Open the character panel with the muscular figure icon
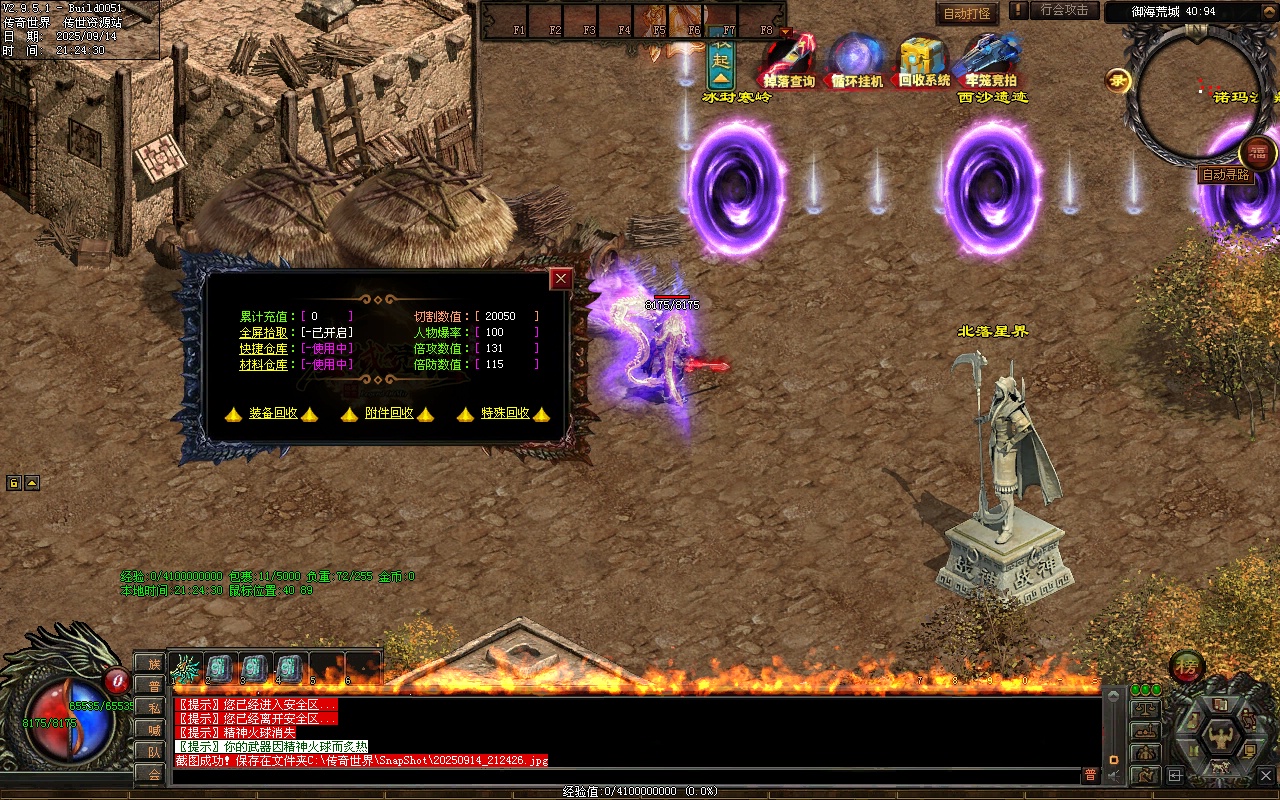1280x800 pixels. (1221, 737)
